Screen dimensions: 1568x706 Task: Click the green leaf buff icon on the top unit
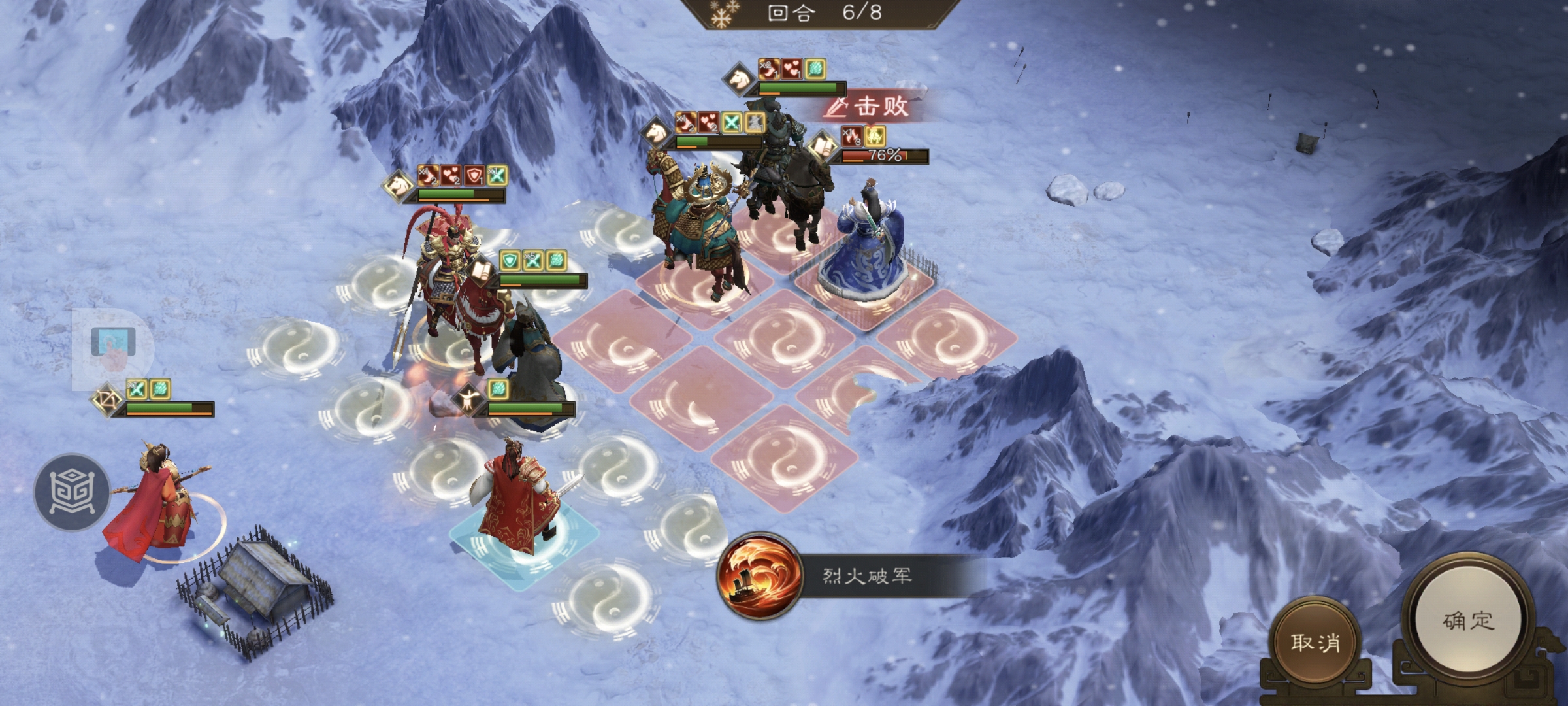815,69
